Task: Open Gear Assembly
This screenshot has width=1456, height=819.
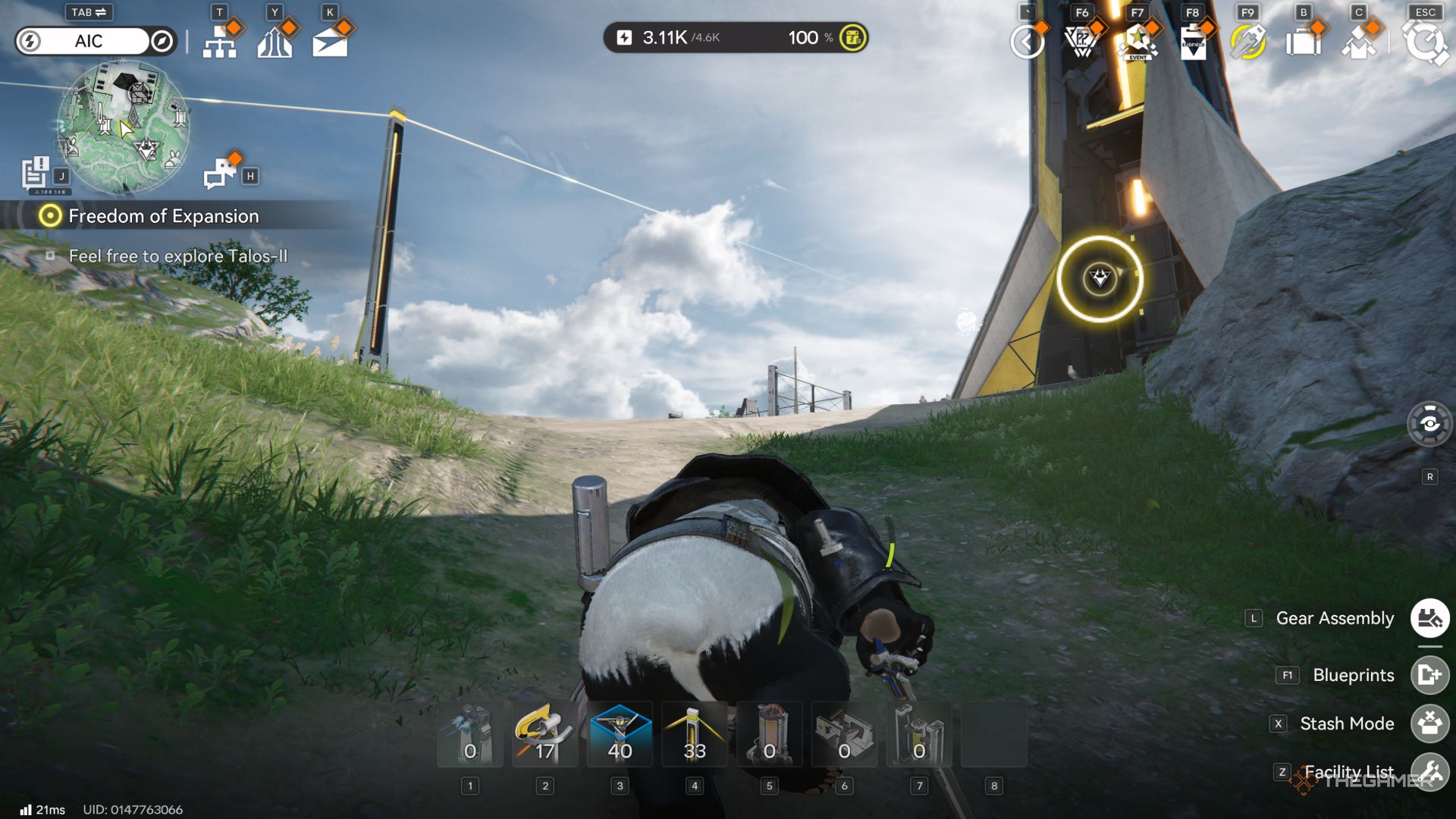Action: point(1429,618)
